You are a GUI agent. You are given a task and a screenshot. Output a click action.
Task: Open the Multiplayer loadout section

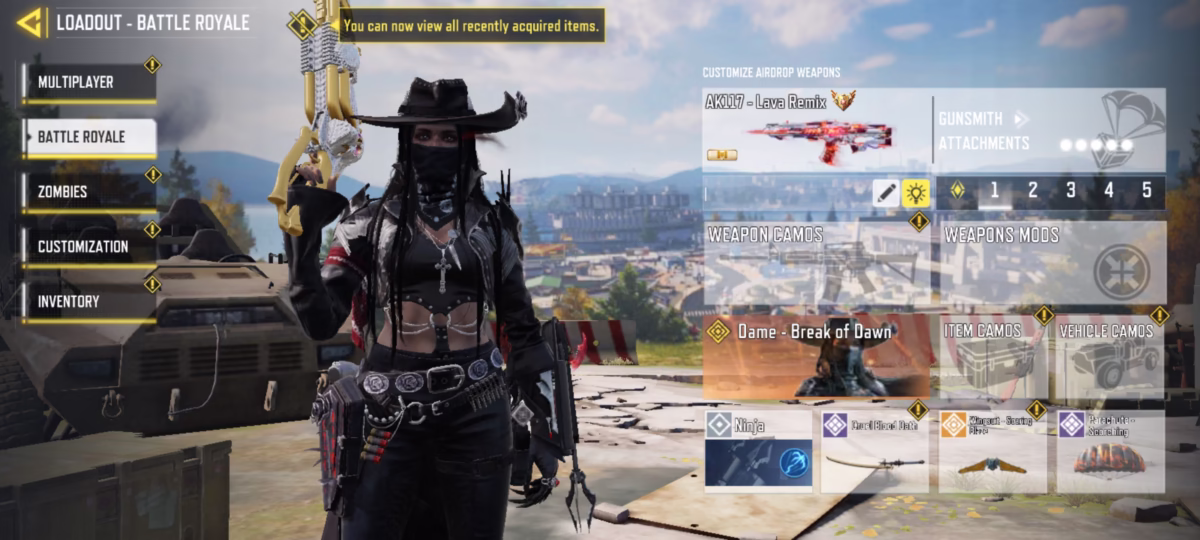[x=88, y=83]
